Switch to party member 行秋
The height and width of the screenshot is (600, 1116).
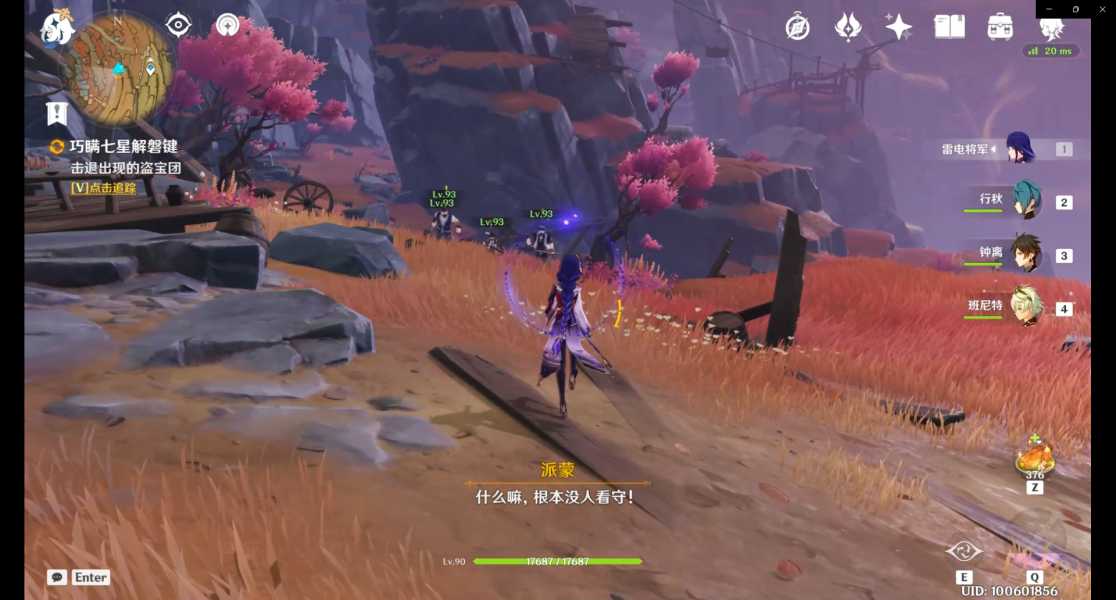1025,201
